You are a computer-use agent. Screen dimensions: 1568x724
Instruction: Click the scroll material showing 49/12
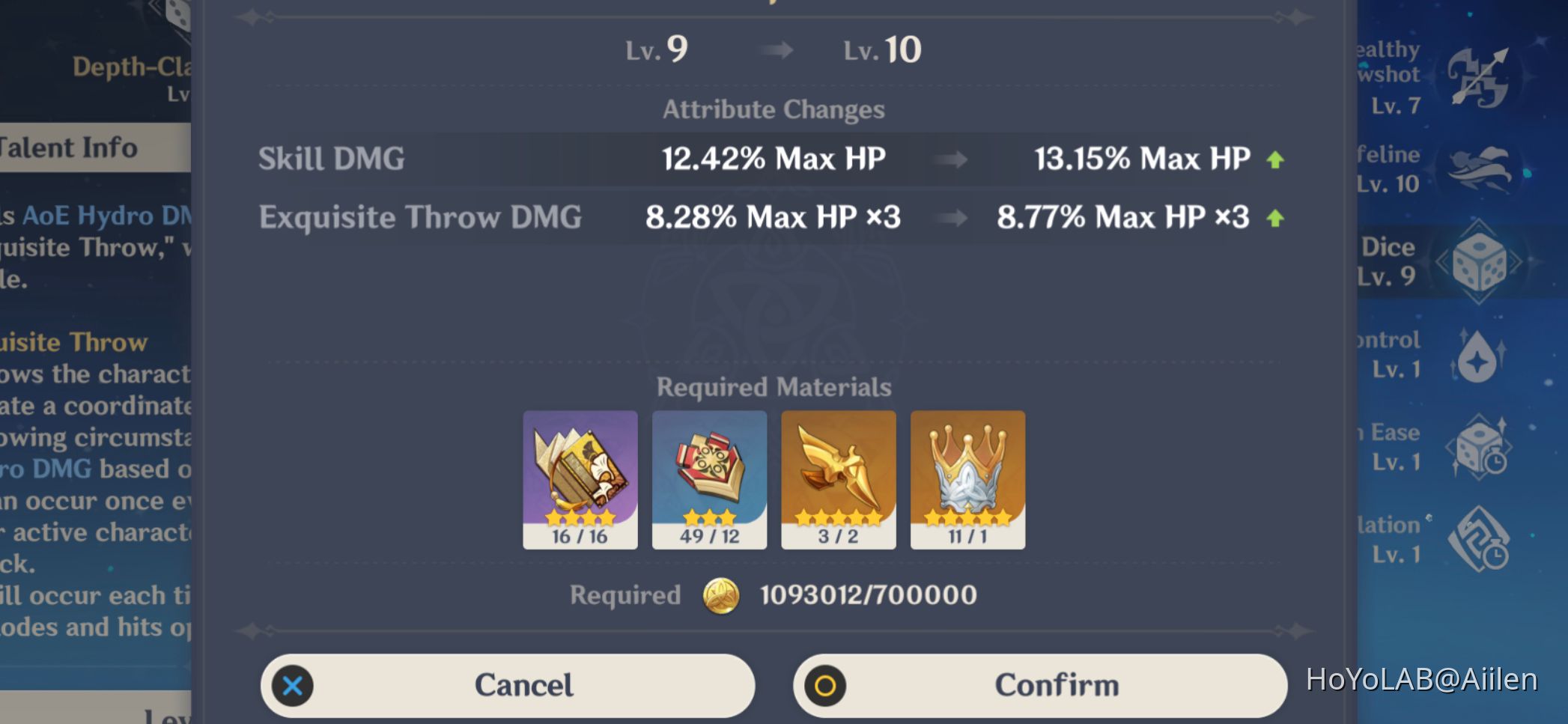[x=708, y=479]
